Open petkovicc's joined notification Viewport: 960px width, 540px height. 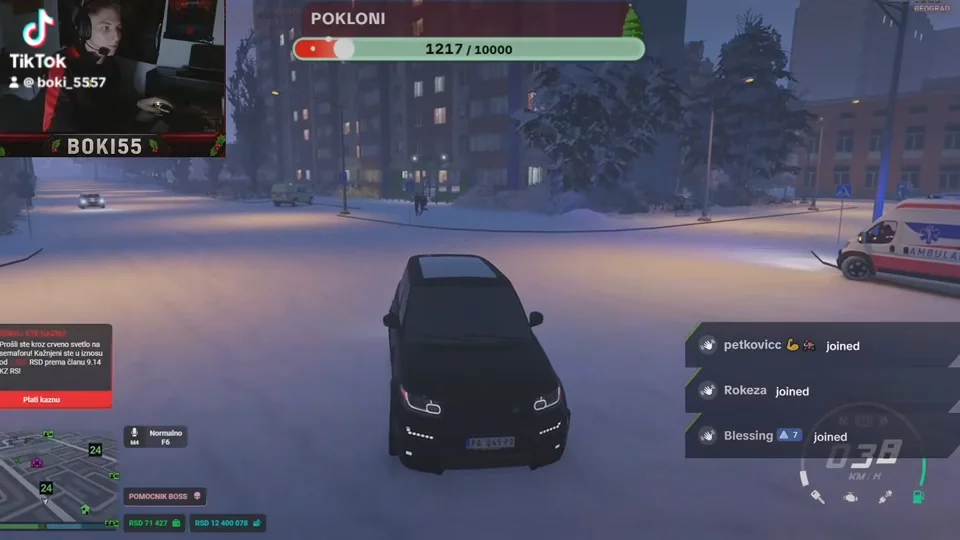(x=790, y=346)
